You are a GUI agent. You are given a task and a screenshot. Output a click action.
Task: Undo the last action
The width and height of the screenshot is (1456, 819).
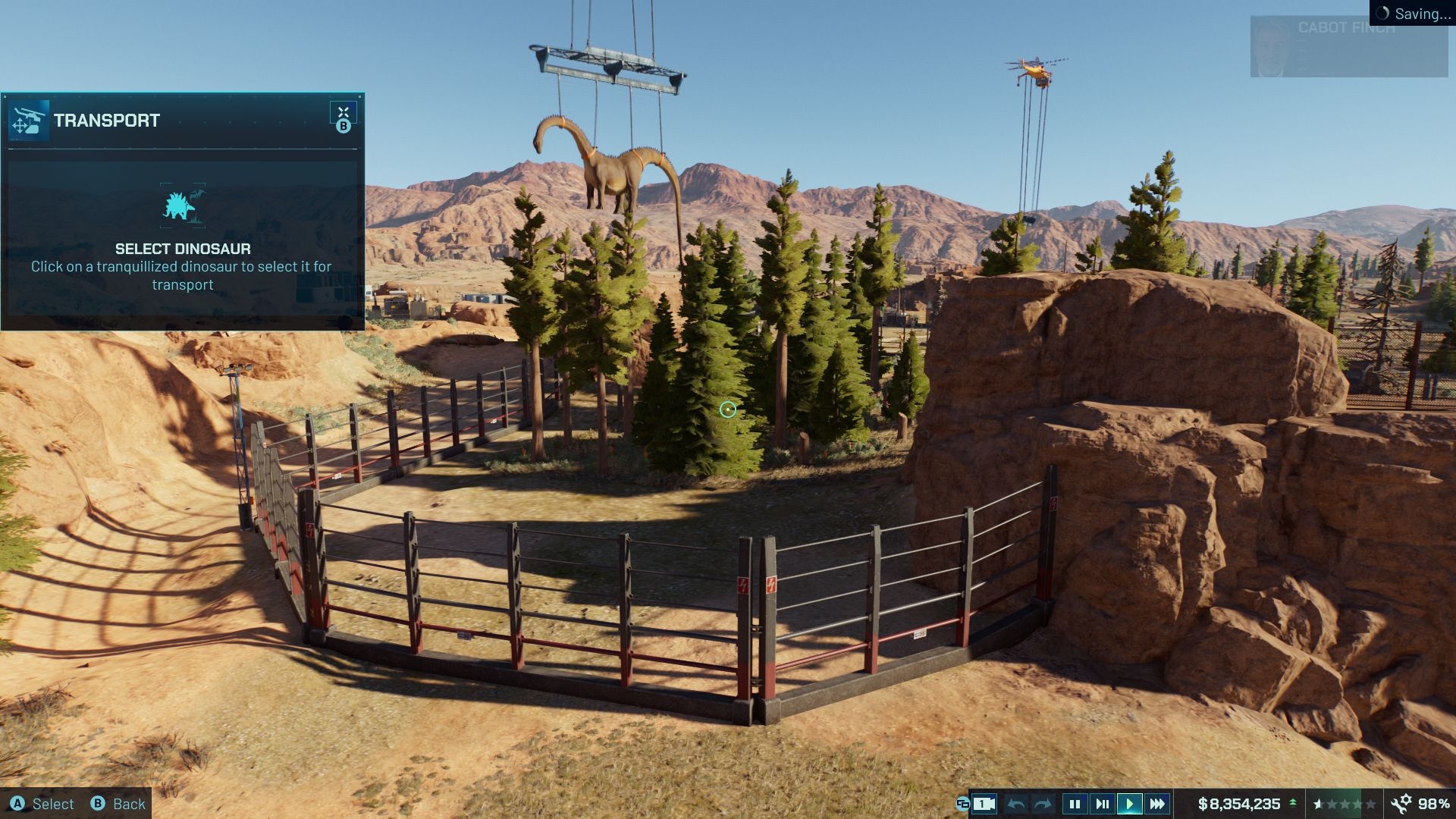1017,804
